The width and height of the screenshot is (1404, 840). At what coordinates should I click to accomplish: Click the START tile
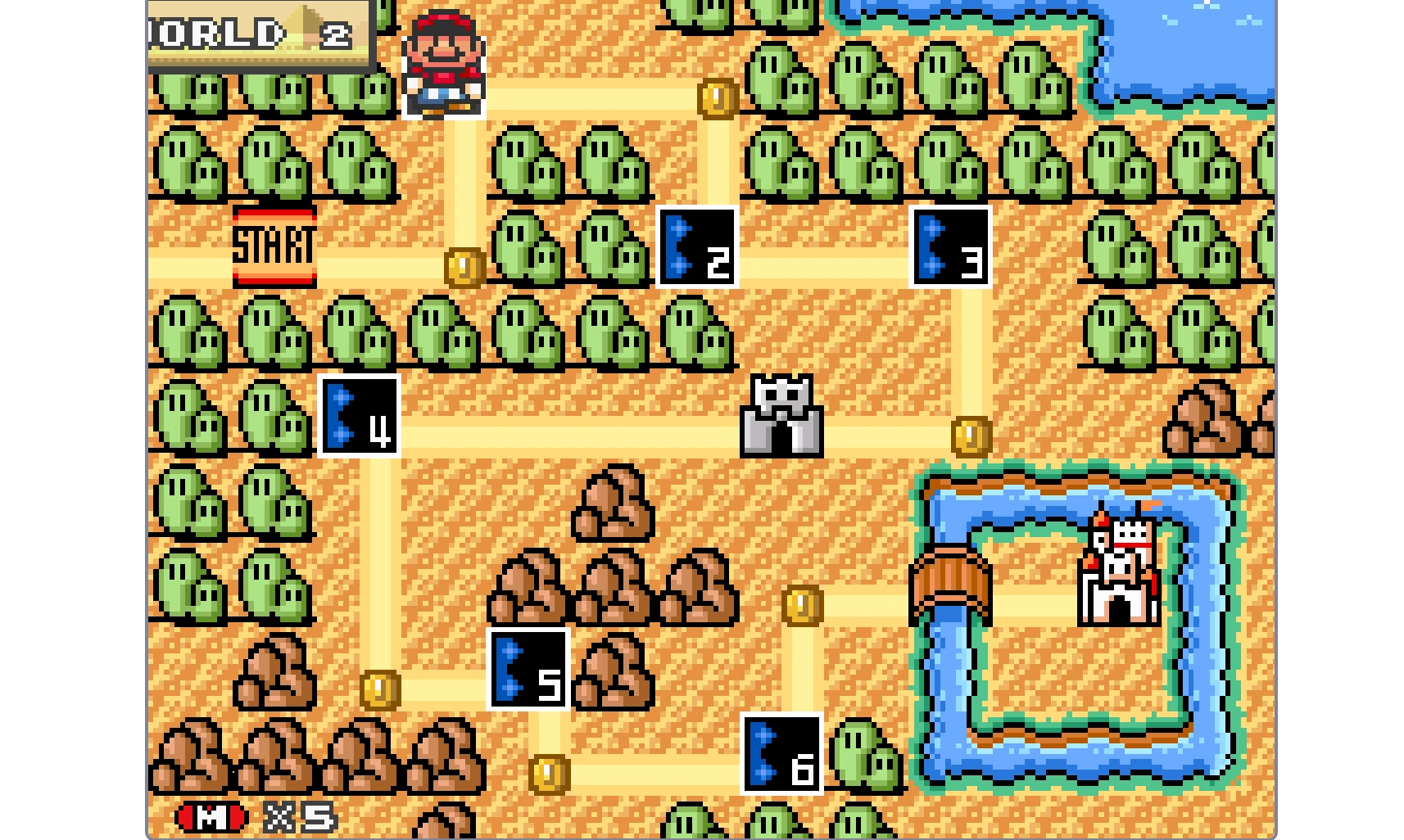click(x=276, y=246)
